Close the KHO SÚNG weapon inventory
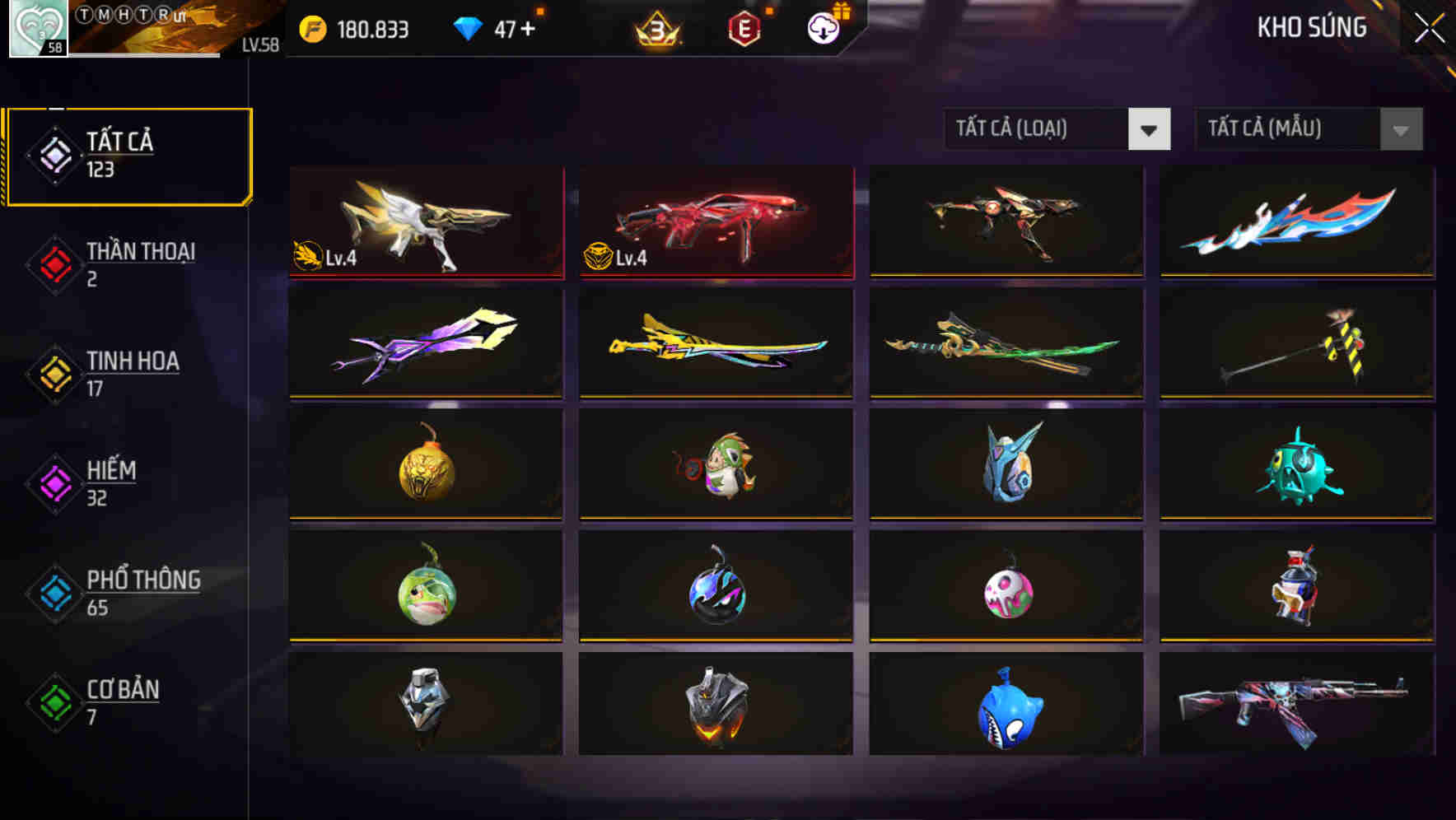This screenshot has width=1456, height=820. pos(1429,27)
